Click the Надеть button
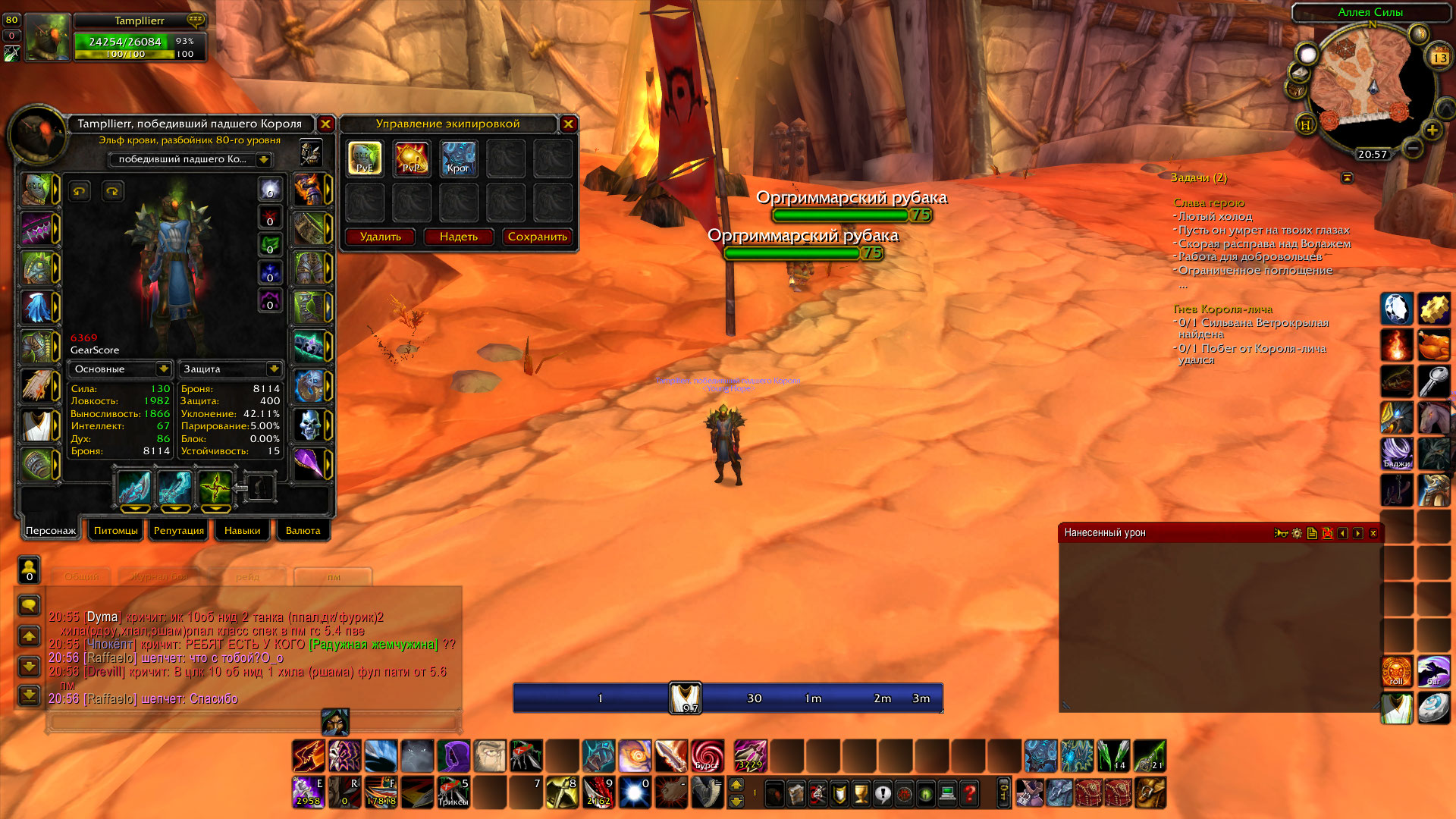Viewport: 1456px width, 819px height. click(x=459, y=237)
